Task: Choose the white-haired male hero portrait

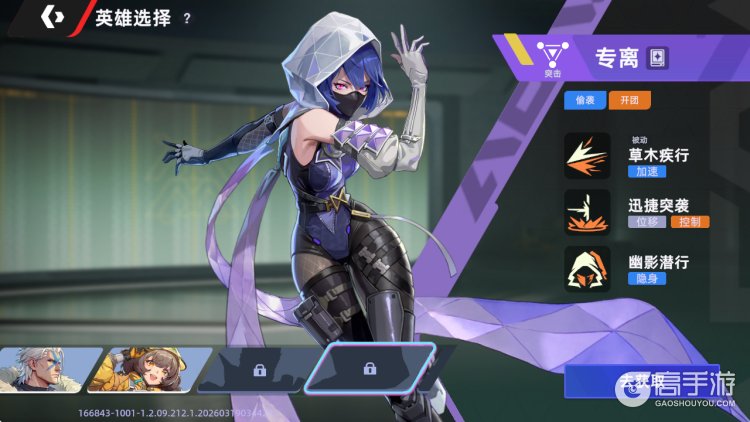Action: 47,369
